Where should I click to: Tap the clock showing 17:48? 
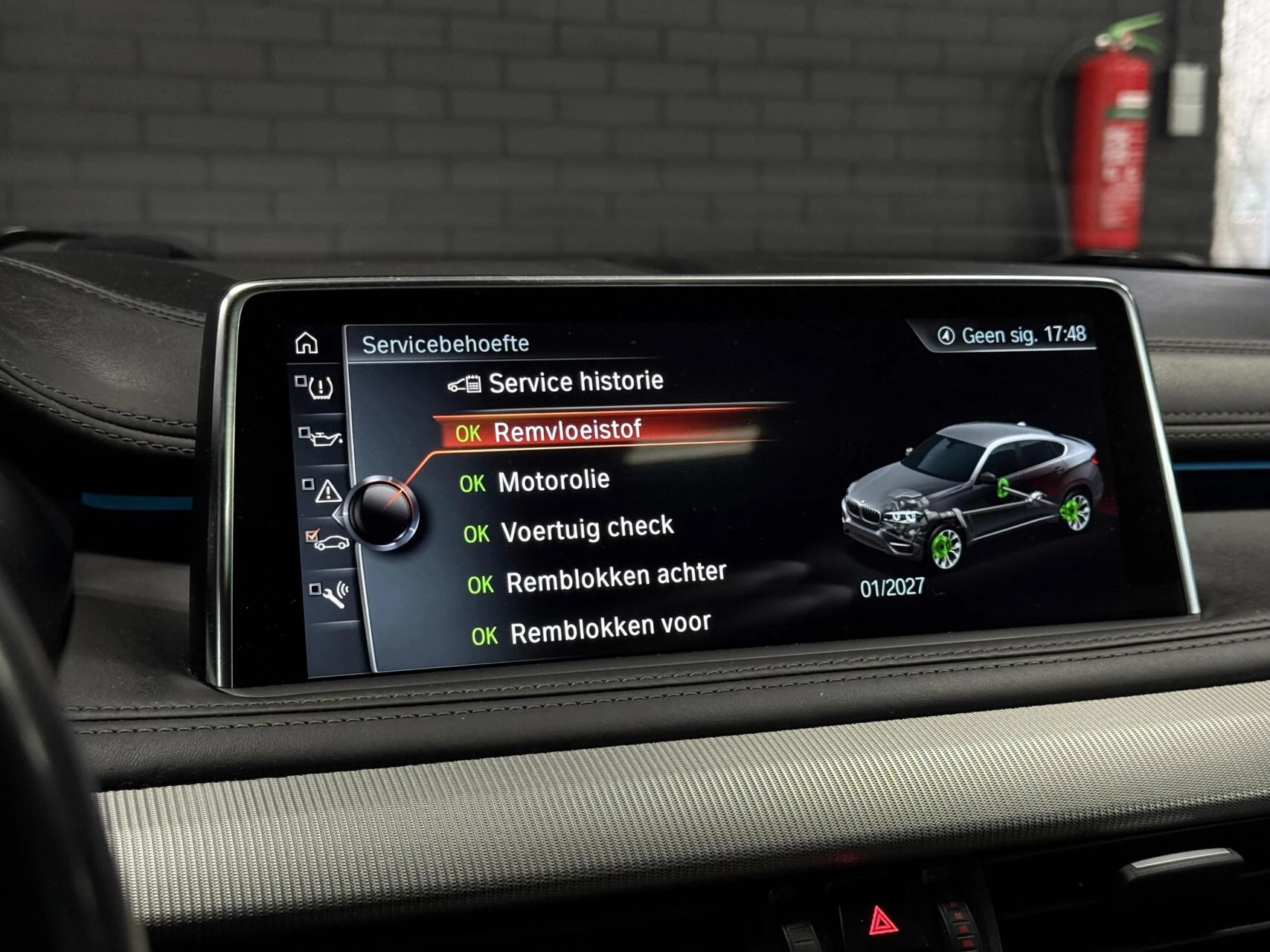tap(1065, 335)
